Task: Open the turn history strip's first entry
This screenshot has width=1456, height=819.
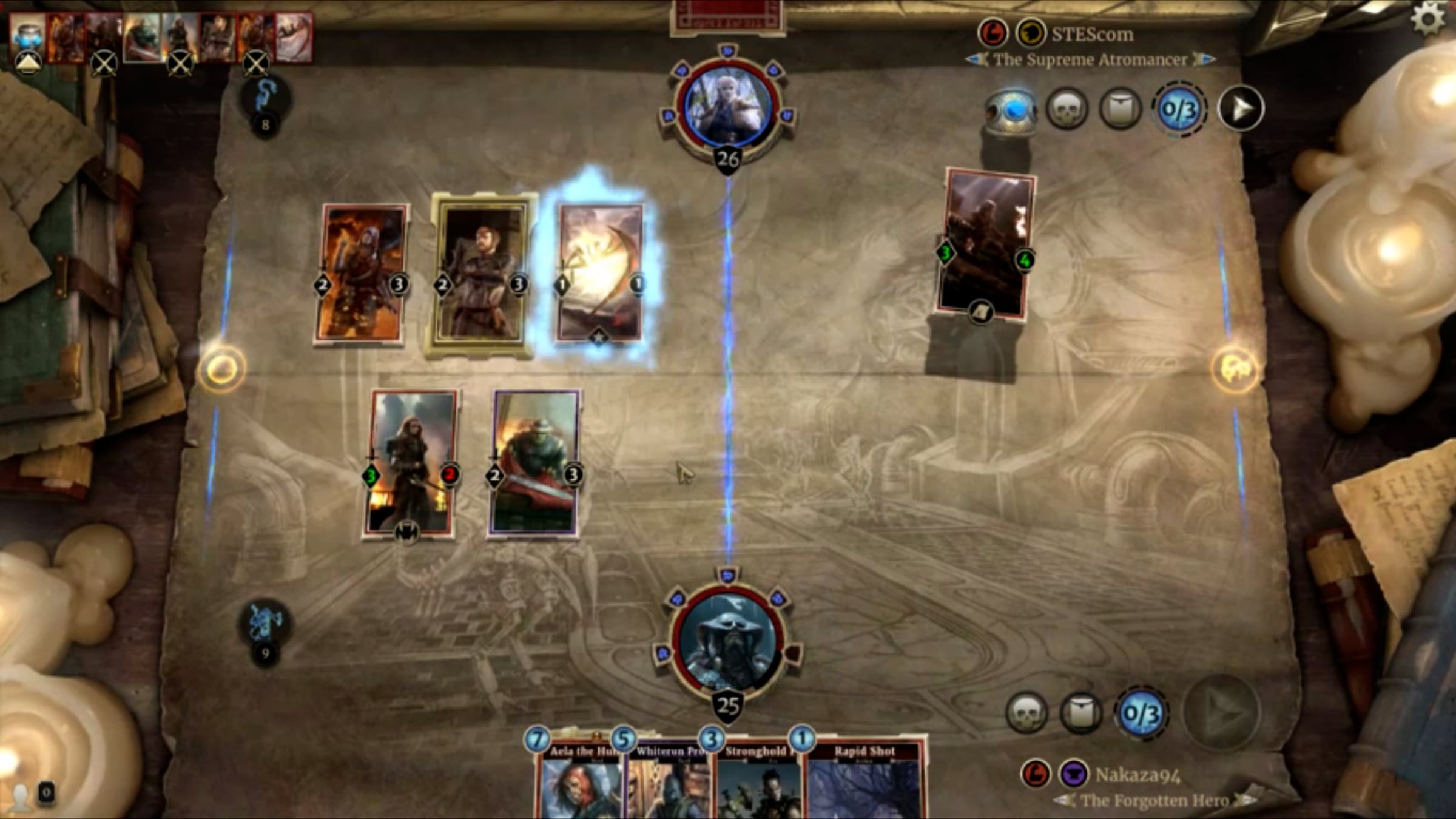Action: pos(28,38)
